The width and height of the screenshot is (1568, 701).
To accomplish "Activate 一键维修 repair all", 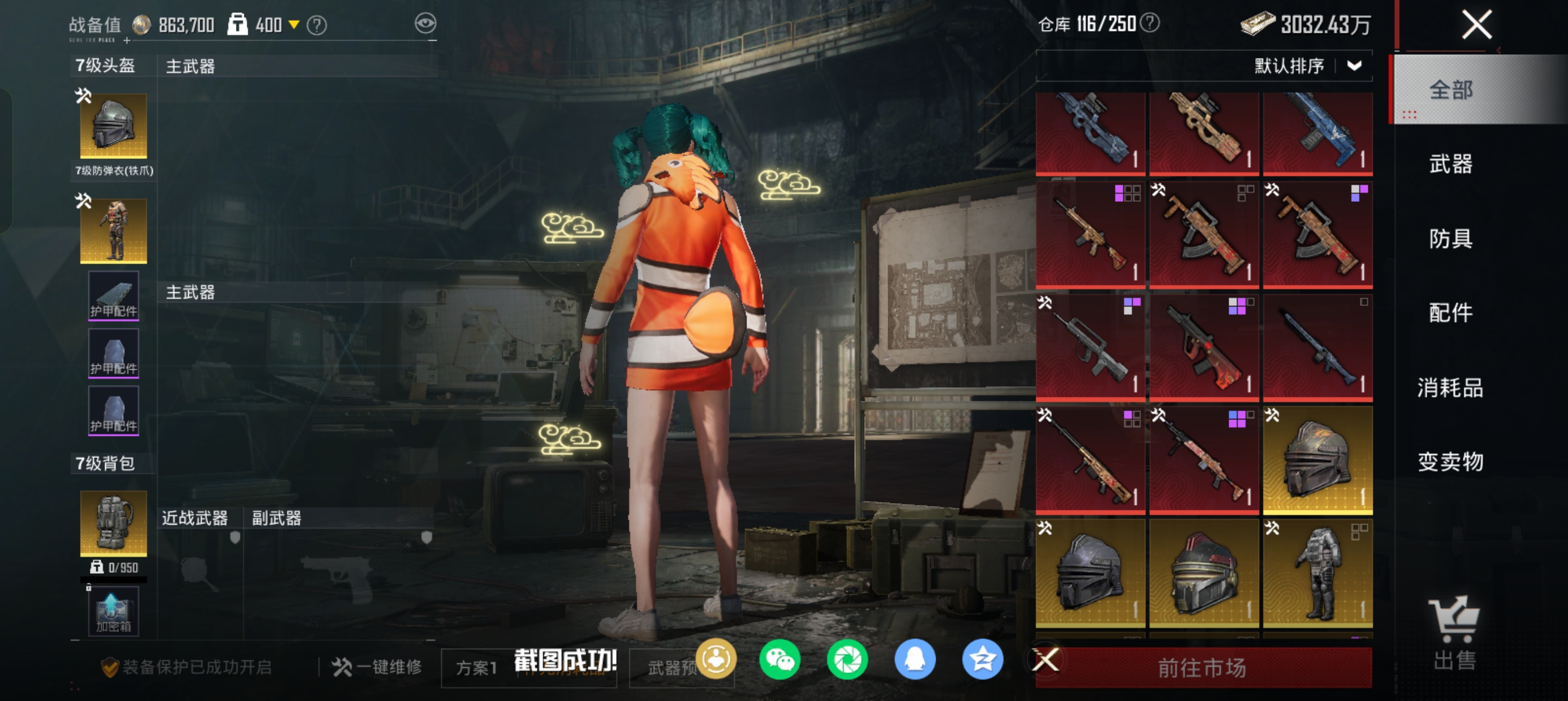I will coord(377,667).
